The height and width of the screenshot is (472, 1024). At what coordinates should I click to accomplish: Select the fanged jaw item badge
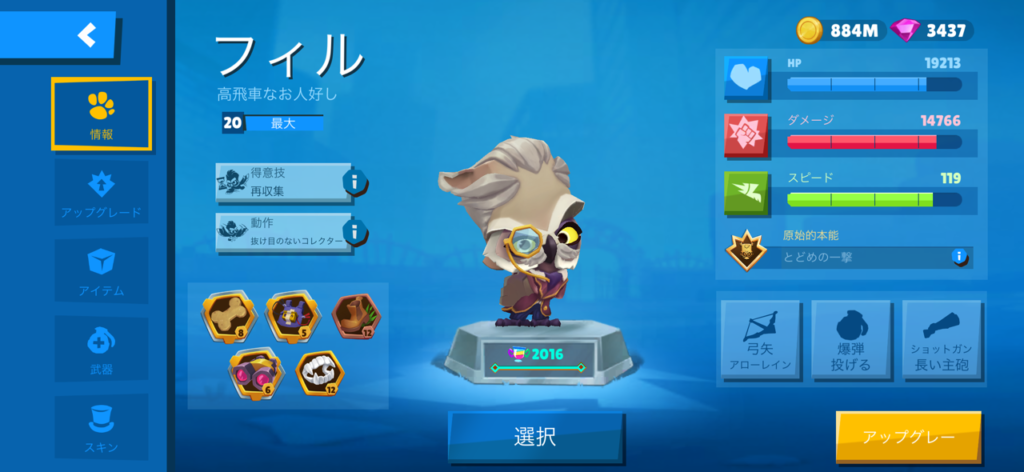click(x=320, y=371)
